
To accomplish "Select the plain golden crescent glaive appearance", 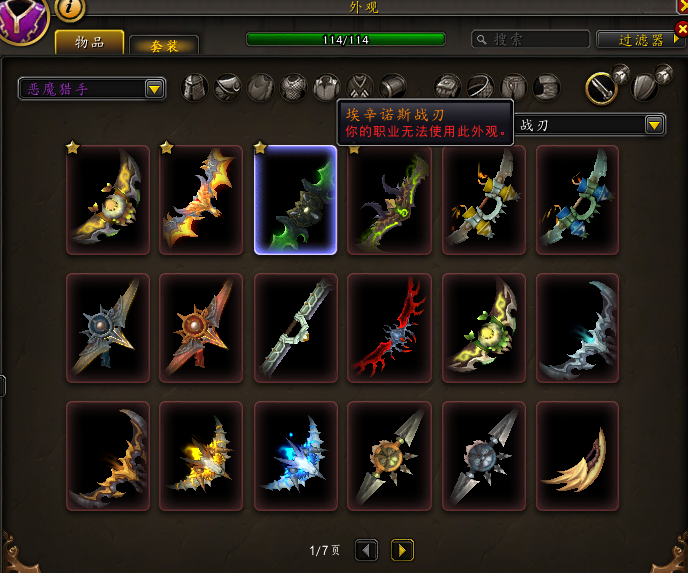I will pos(577,456).
